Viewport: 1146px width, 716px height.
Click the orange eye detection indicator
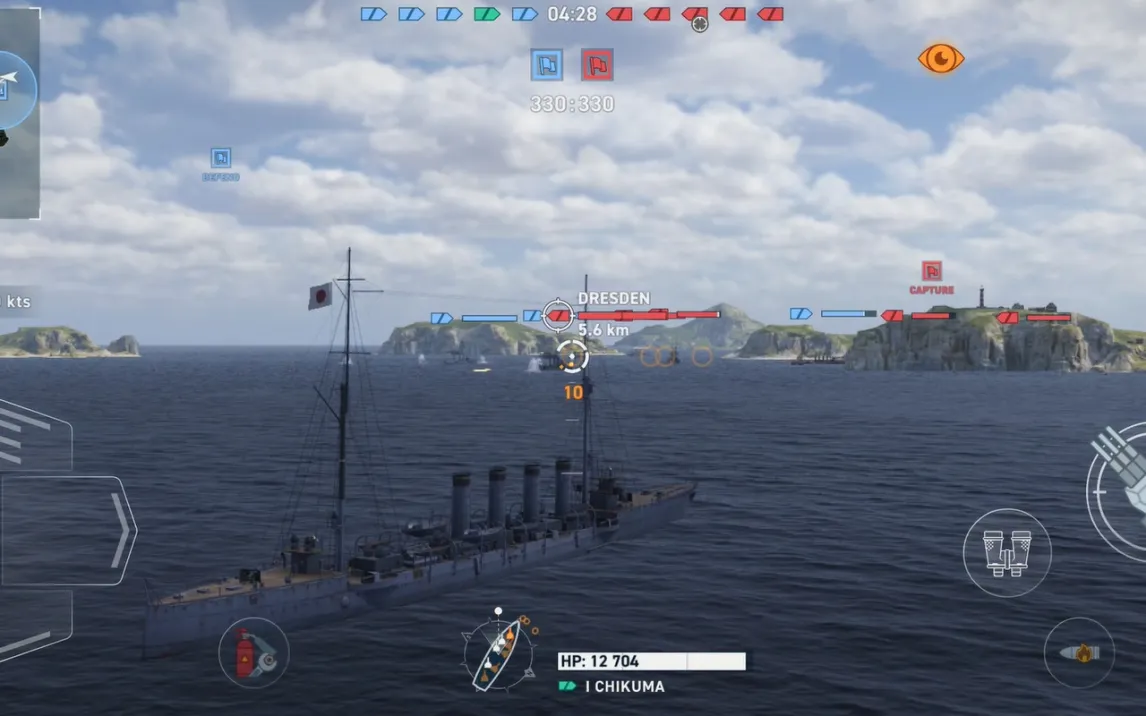coord(940,59)
